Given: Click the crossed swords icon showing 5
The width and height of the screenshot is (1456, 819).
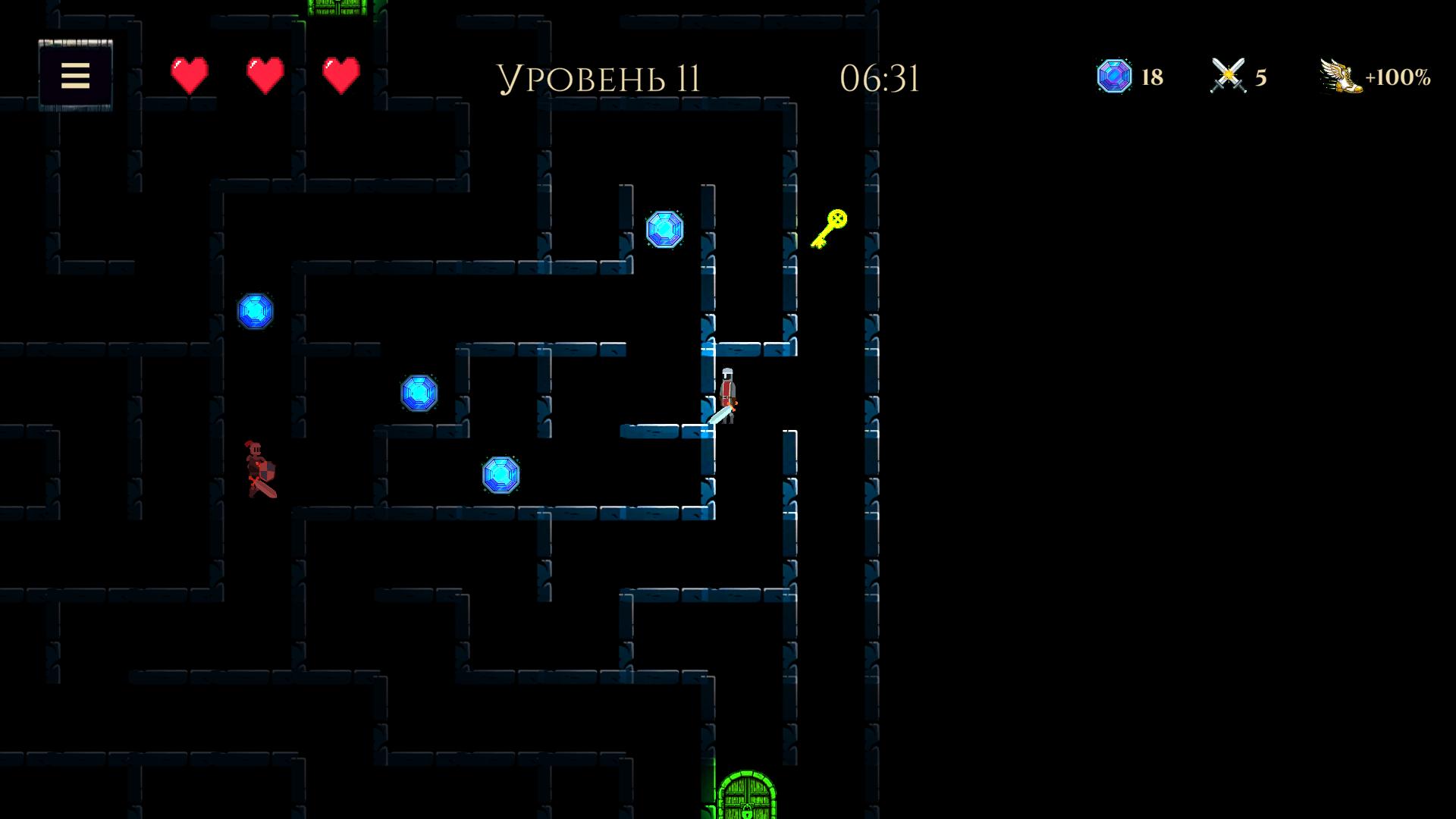Looking at the screenshot, I should click(x=1228, y=75).
